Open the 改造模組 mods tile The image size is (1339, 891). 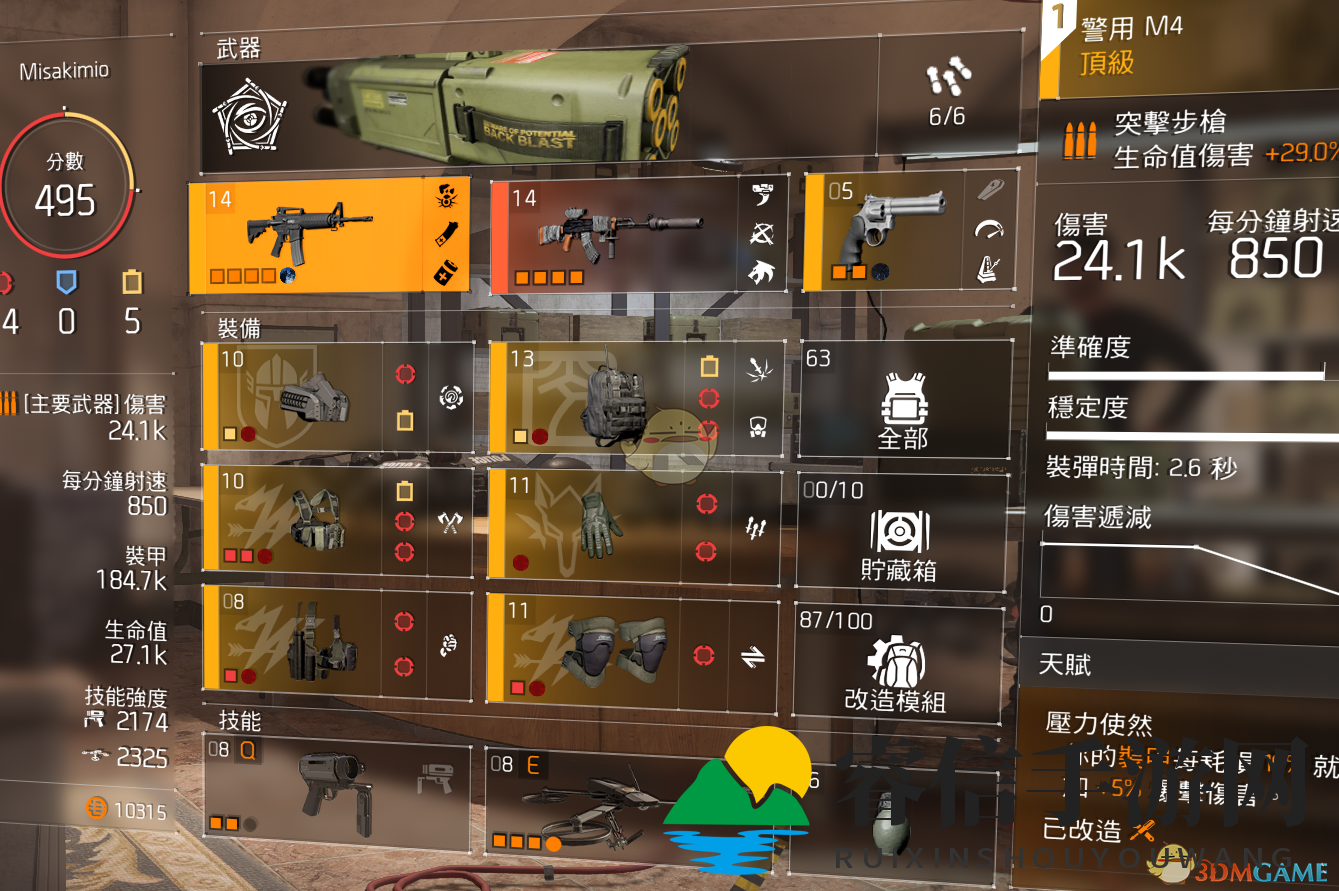click(x=896, y=662)
